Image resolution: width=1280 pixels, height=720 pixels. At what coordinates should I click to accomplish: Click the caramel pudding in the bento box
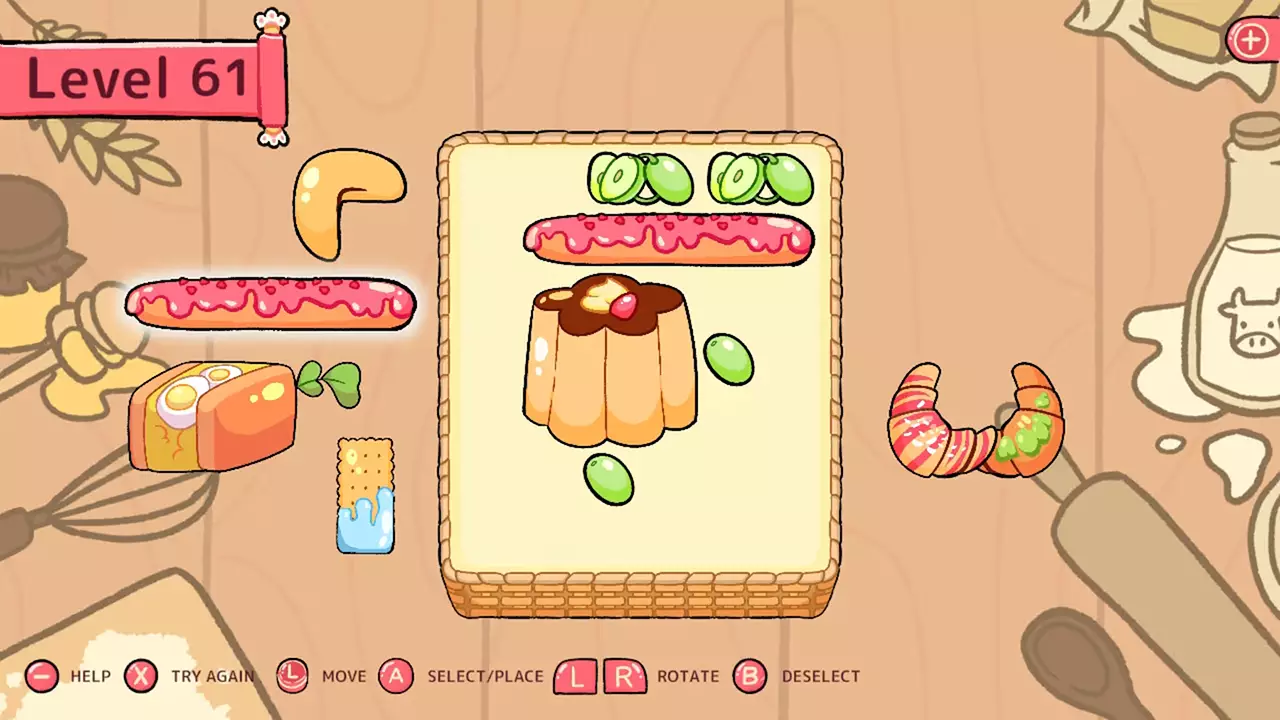pos(610,360)
